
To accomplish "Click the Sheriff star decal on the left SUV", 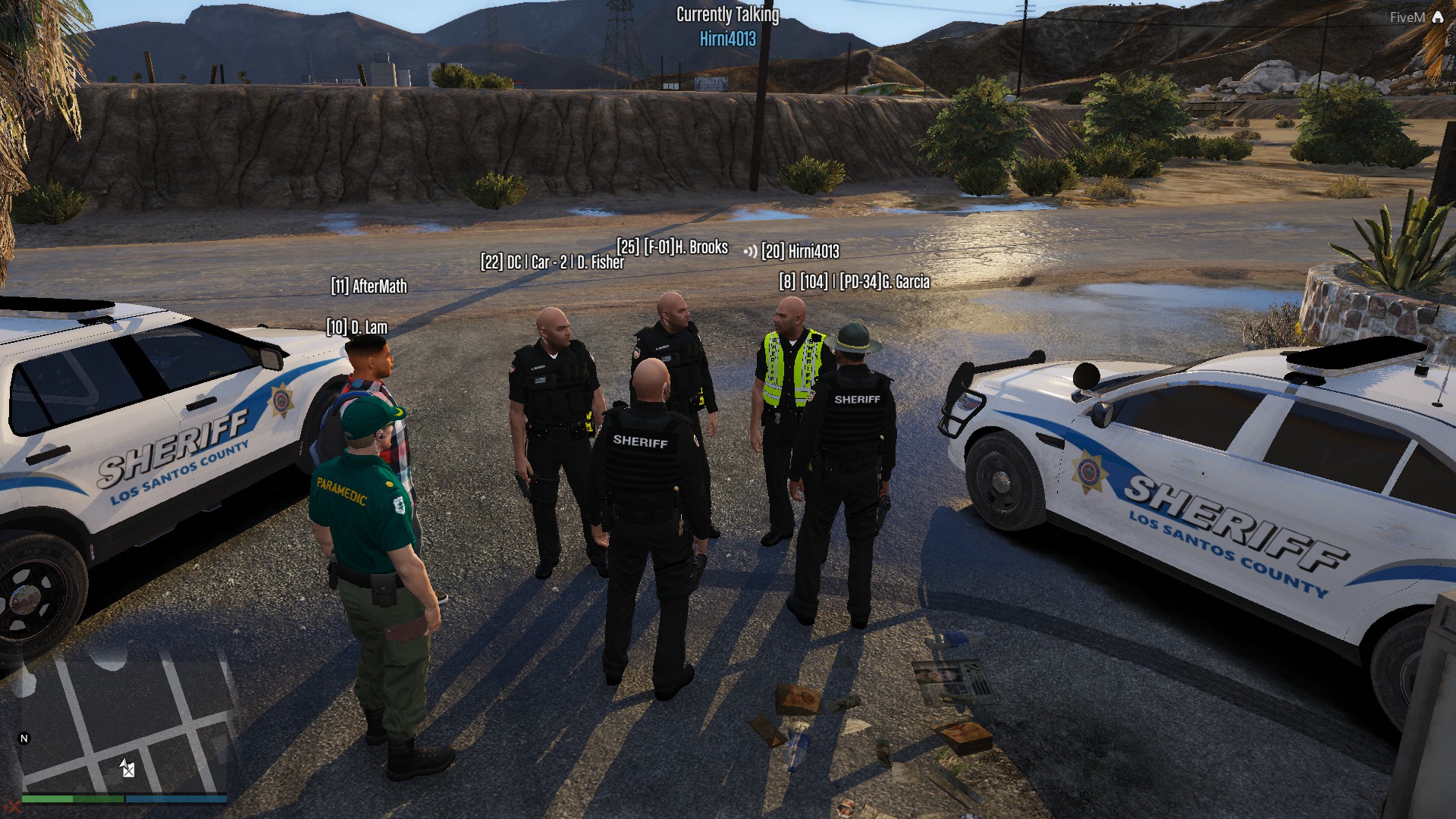I will tap(279, 400).
